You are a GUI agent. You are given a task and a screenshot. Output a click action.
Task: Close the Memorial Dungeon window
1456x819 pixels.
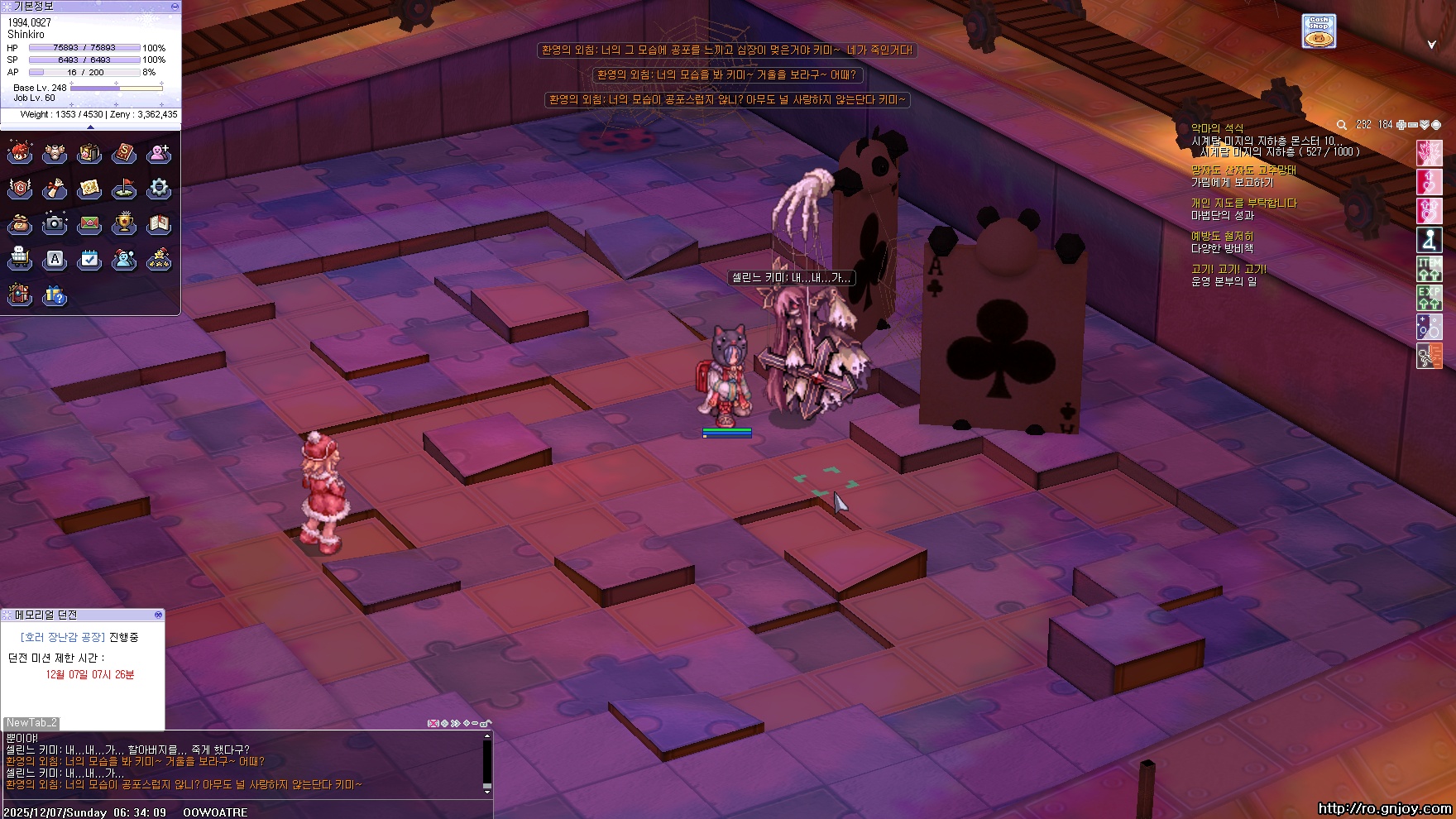(158, 615)
